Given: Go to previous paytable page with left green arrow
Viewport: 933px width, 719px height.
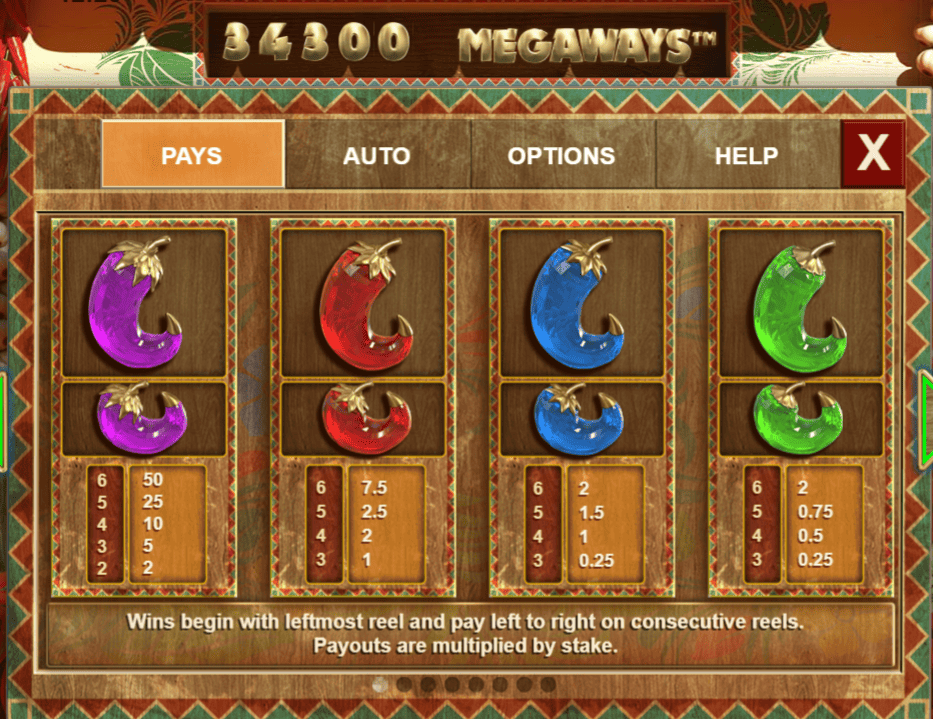Looking at the screenshot, I should pos(4,420).
